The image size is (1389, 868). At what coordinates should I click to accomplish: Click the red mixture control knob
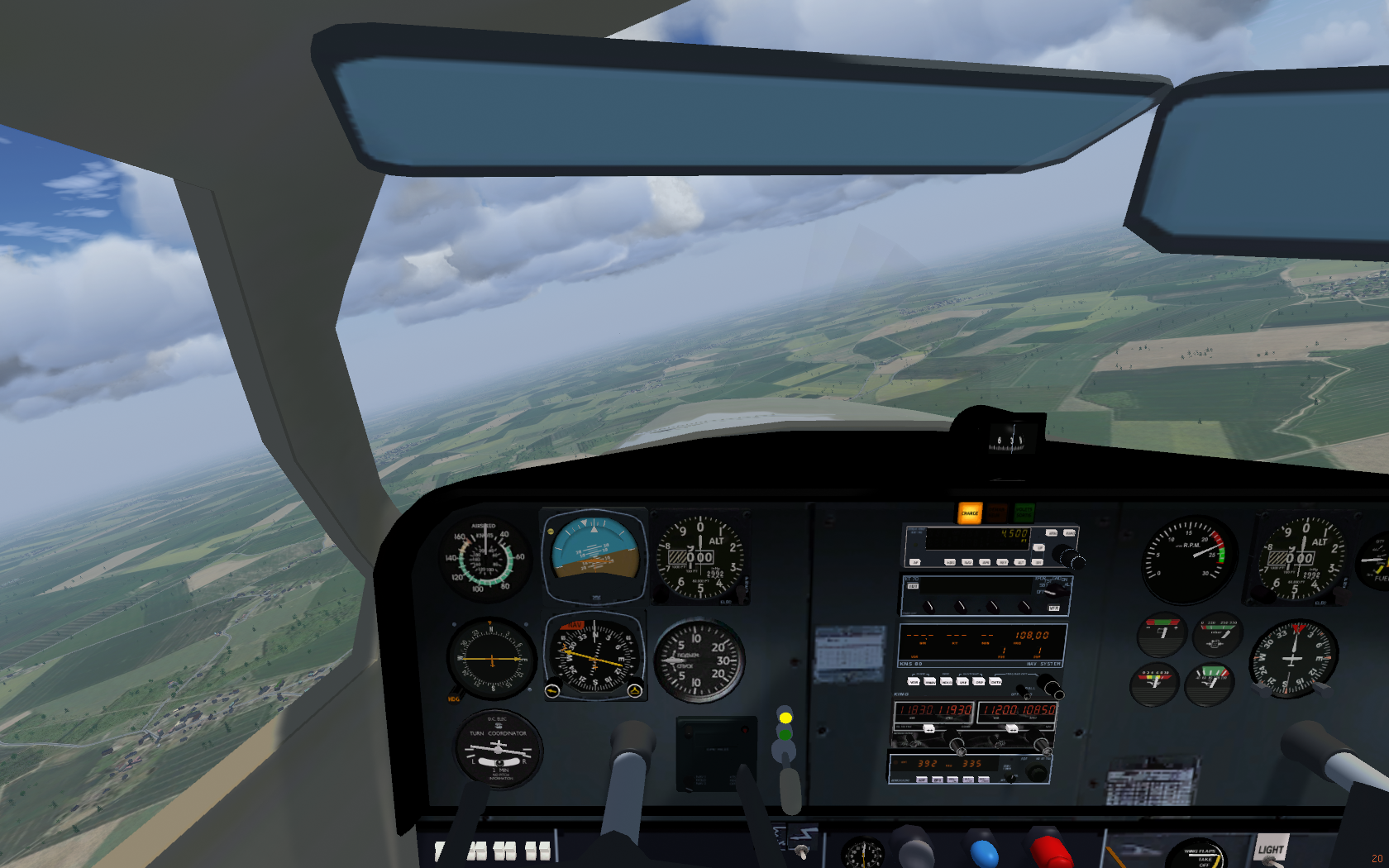(x=1050, y=851)
